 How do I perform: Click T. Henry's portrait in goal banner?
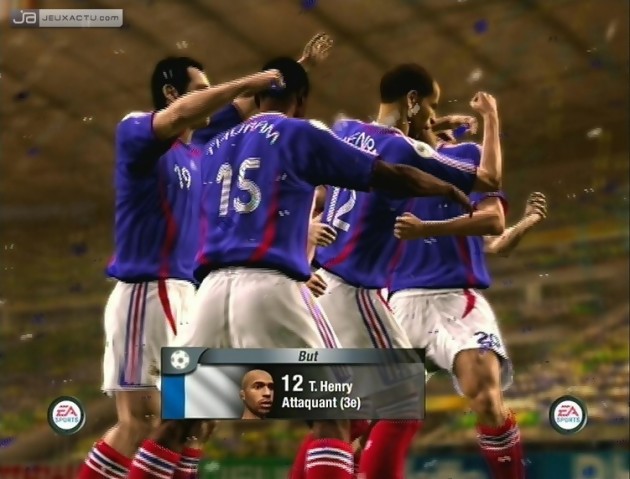coord(258,393)
